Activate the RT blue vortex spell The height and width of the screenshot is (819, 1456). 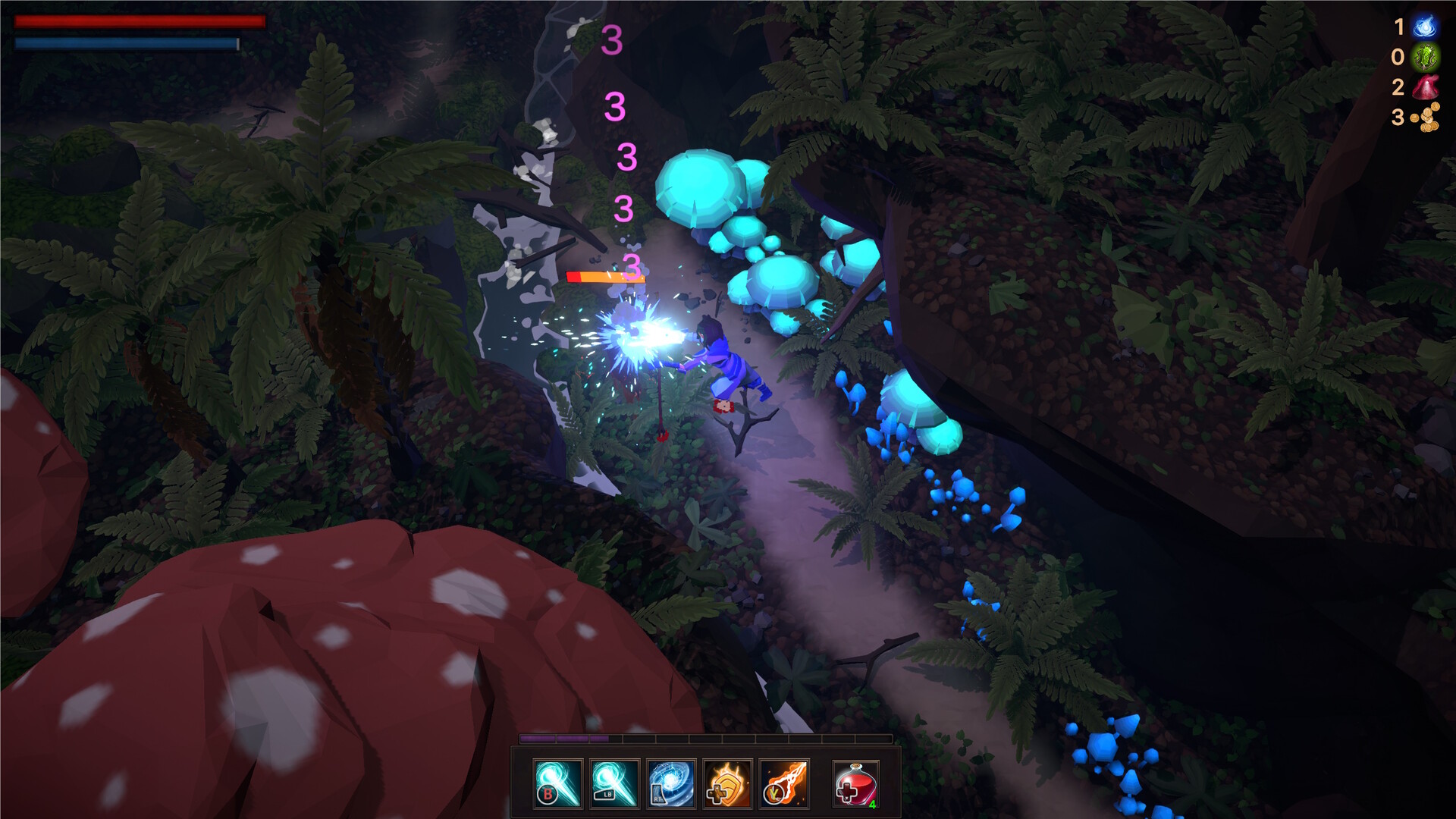coord(671,782)
